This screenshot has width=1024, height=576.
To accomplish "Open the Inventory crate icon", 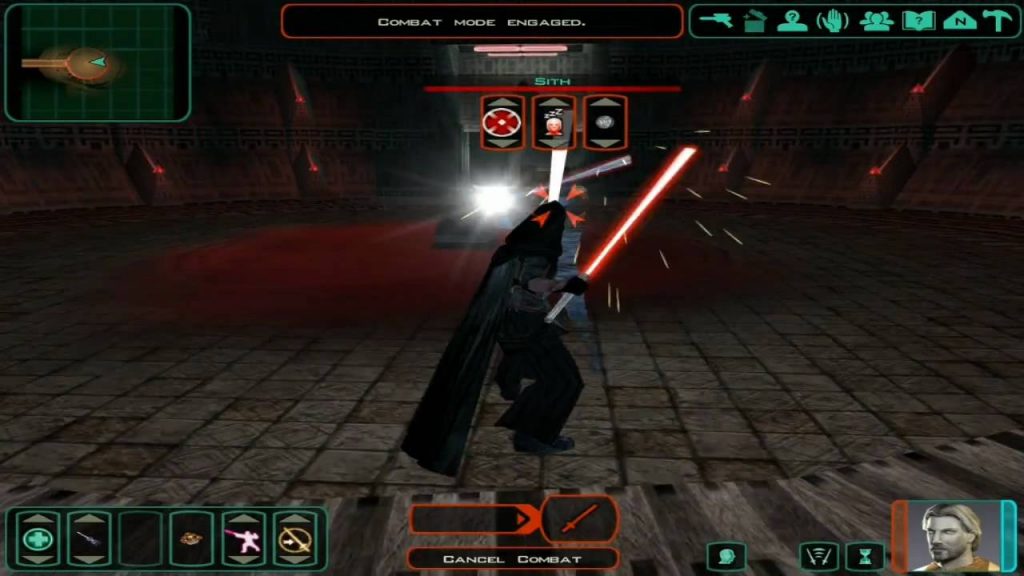I will tap(754, 21).
